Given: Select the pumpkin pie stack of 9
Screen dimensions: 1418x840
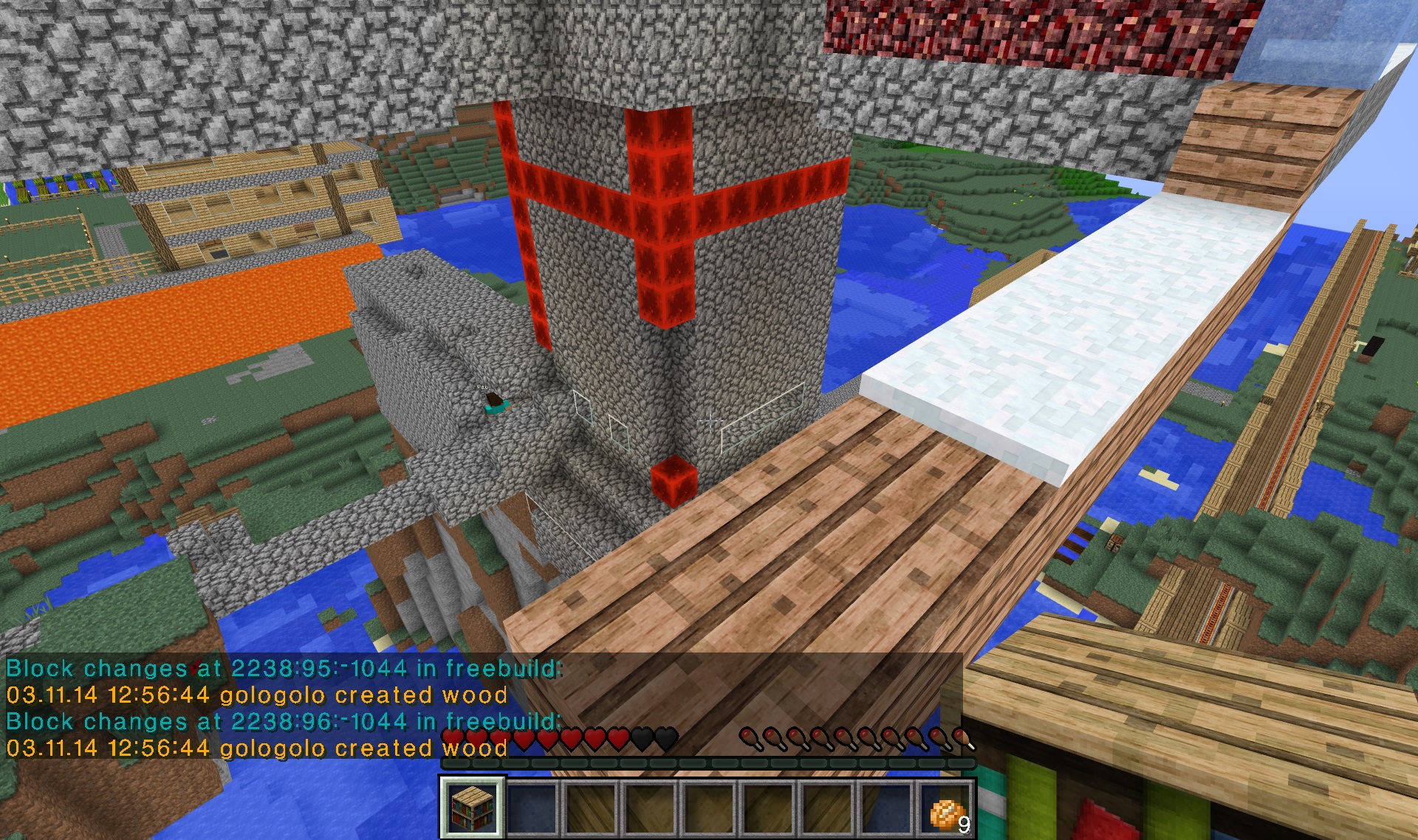Looking at the screenshot, I should tap(947, 809).
